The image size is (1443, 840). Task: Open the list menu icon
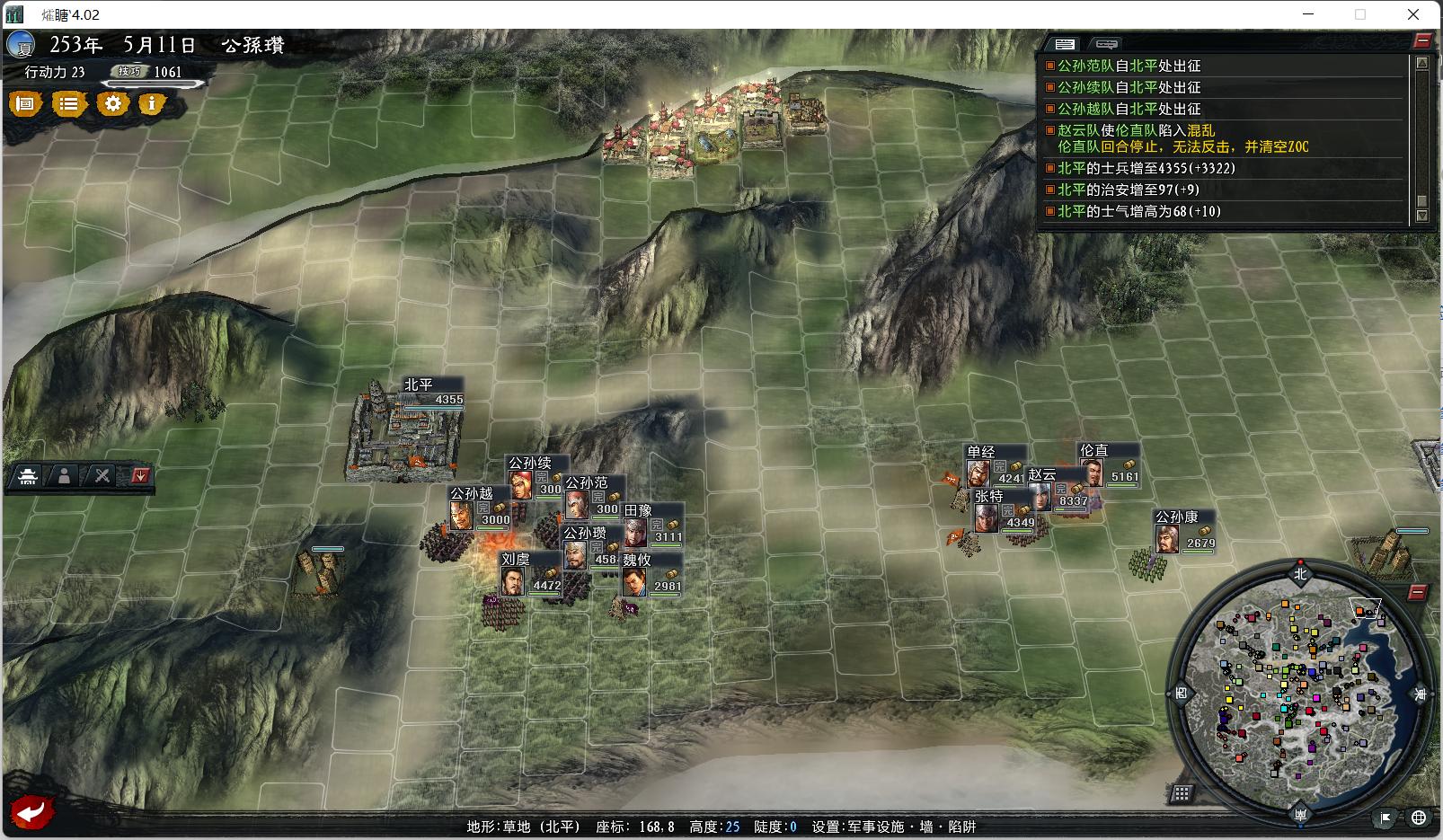pos(69,104)
